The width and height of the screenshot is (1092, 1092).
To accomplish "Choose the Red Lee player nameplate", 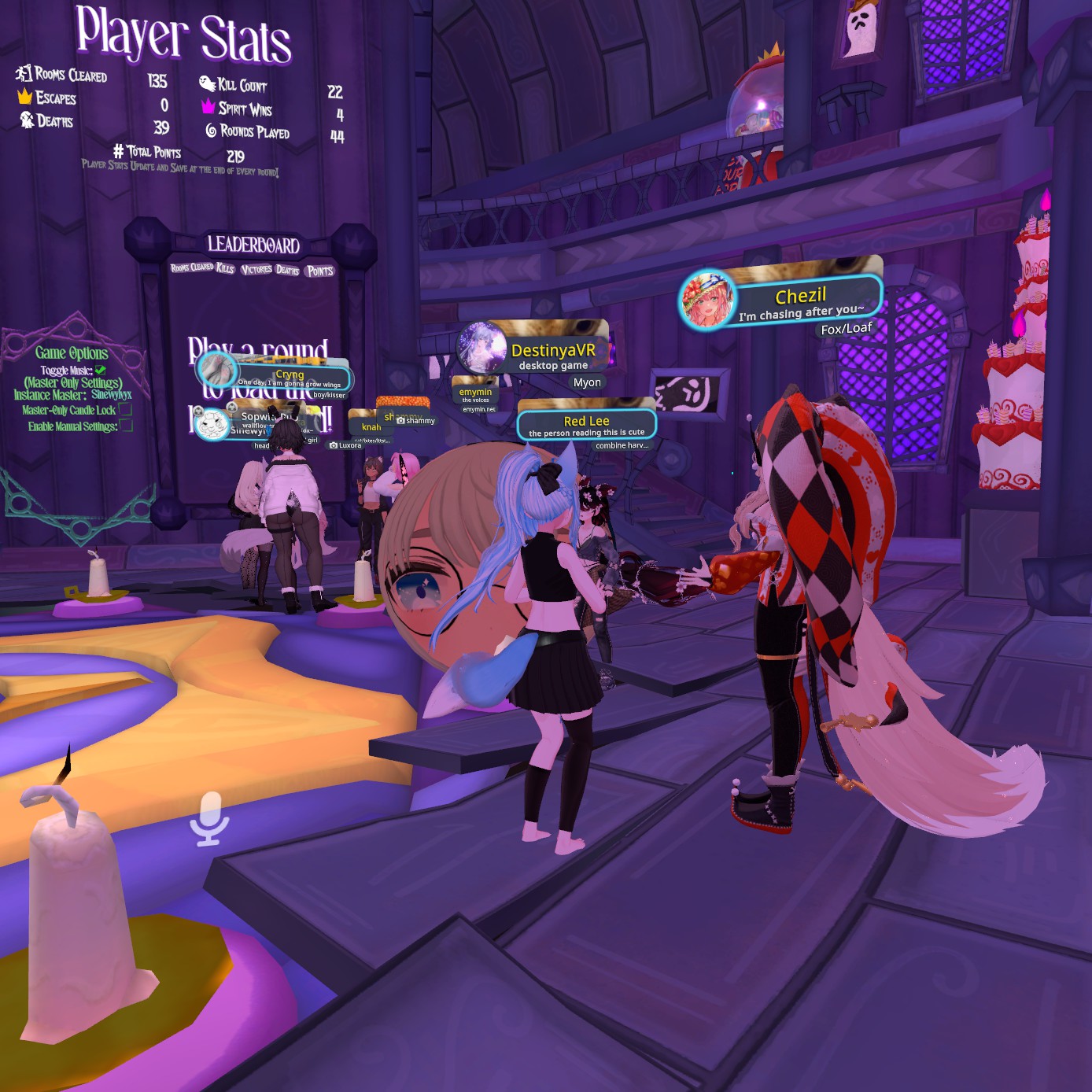I will click(x=586, y=425).
